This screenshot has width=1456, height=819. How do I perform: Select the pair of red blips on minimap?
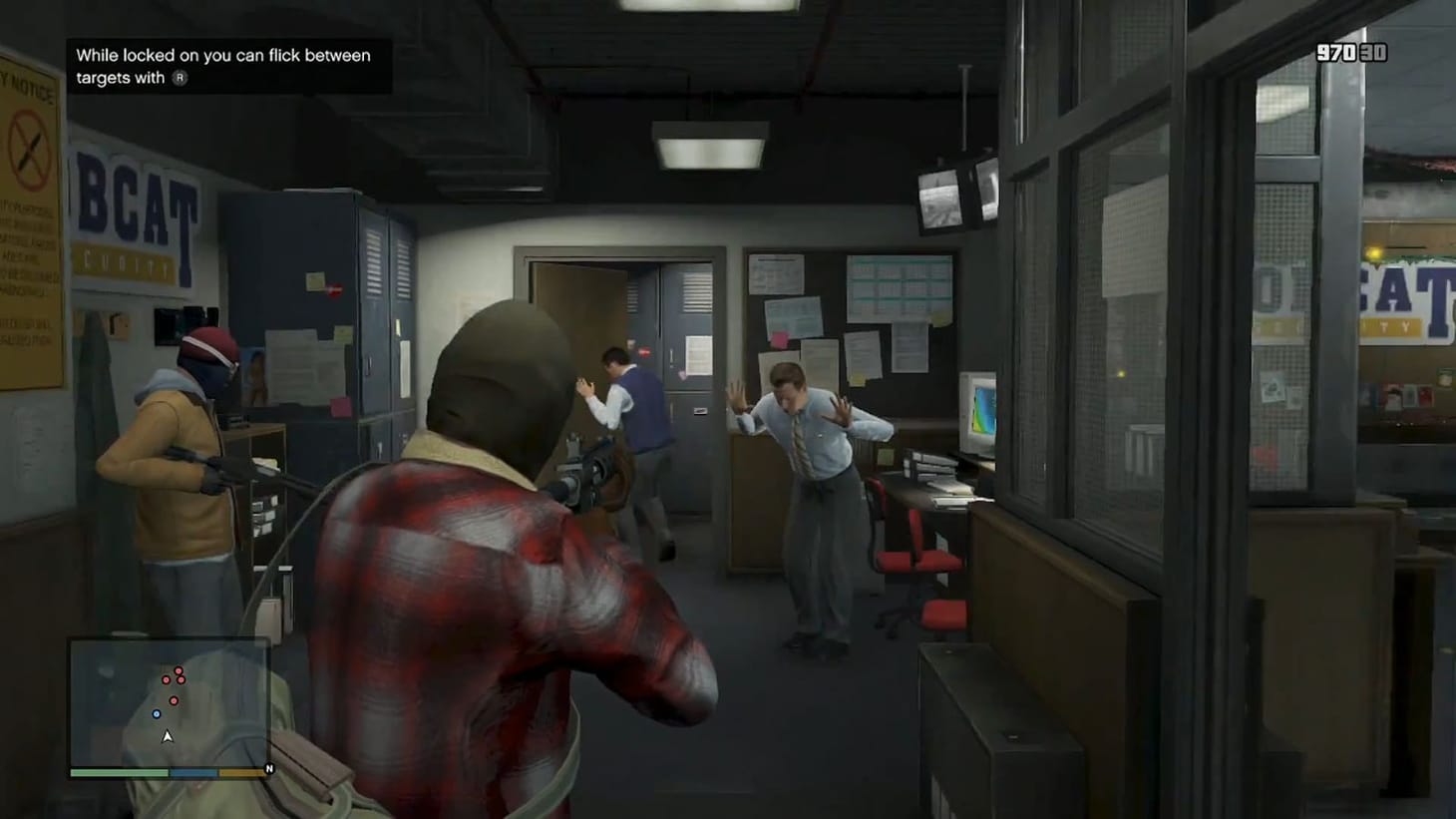click(174, 679)
